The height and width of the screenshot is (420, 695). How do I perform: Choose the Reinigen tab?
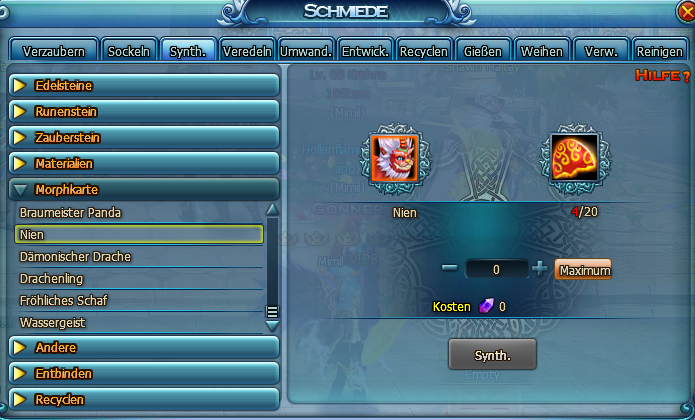(x=659, y=51)
